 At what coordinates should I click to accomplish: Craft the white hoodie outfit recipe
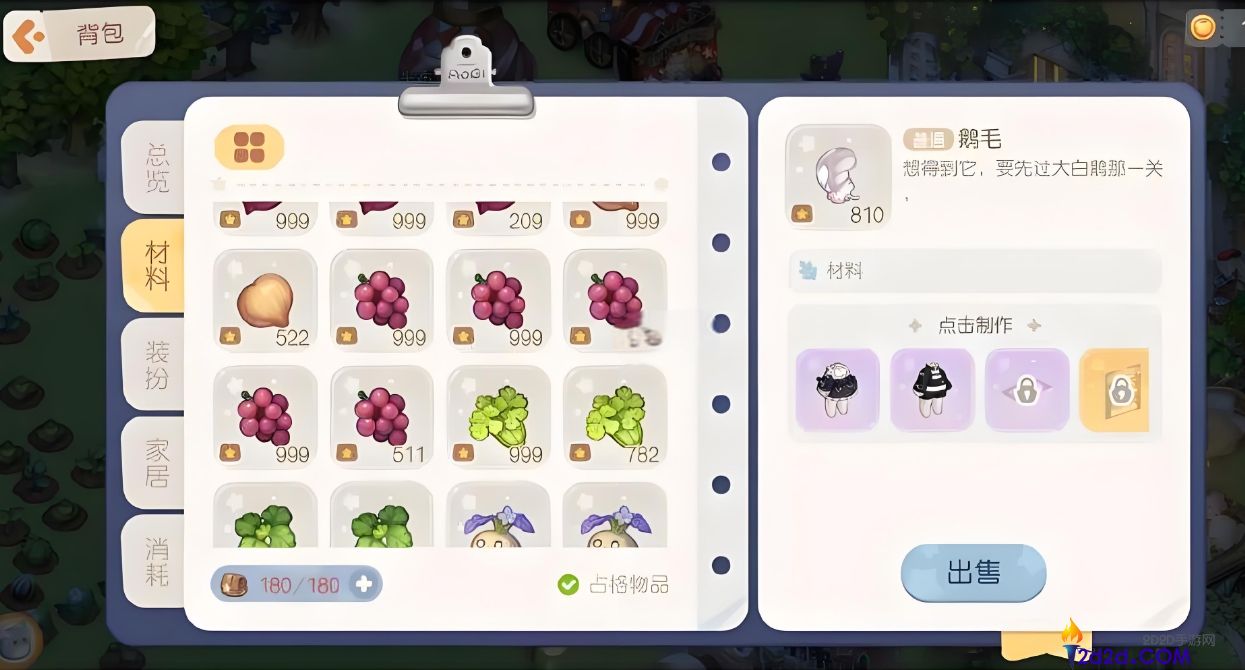click(x=837, y=390)
